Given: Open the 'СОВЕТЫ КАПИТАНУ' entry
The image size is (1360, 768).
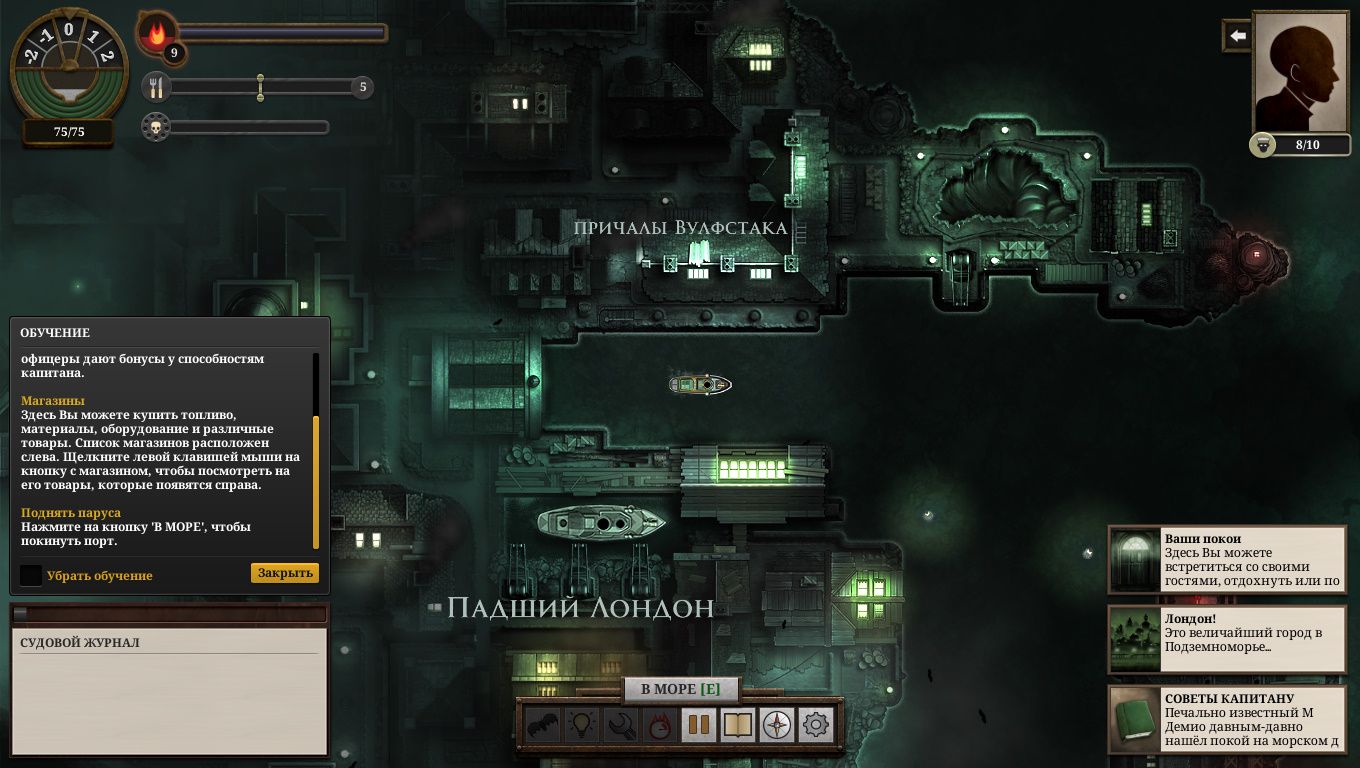Looking at the screenshot, I should [x=1227, y=719].
